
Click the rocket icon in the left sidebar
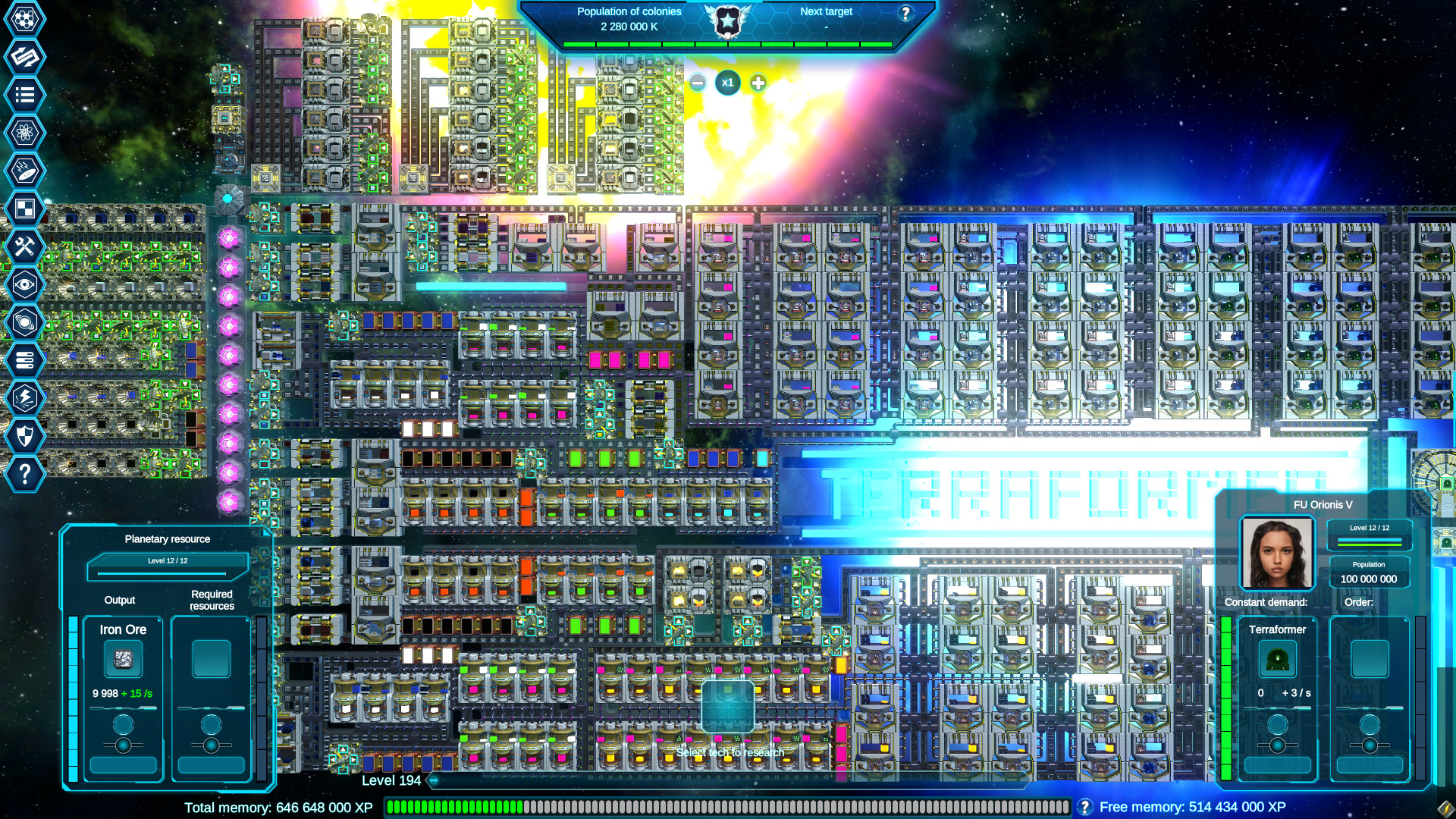25,168
